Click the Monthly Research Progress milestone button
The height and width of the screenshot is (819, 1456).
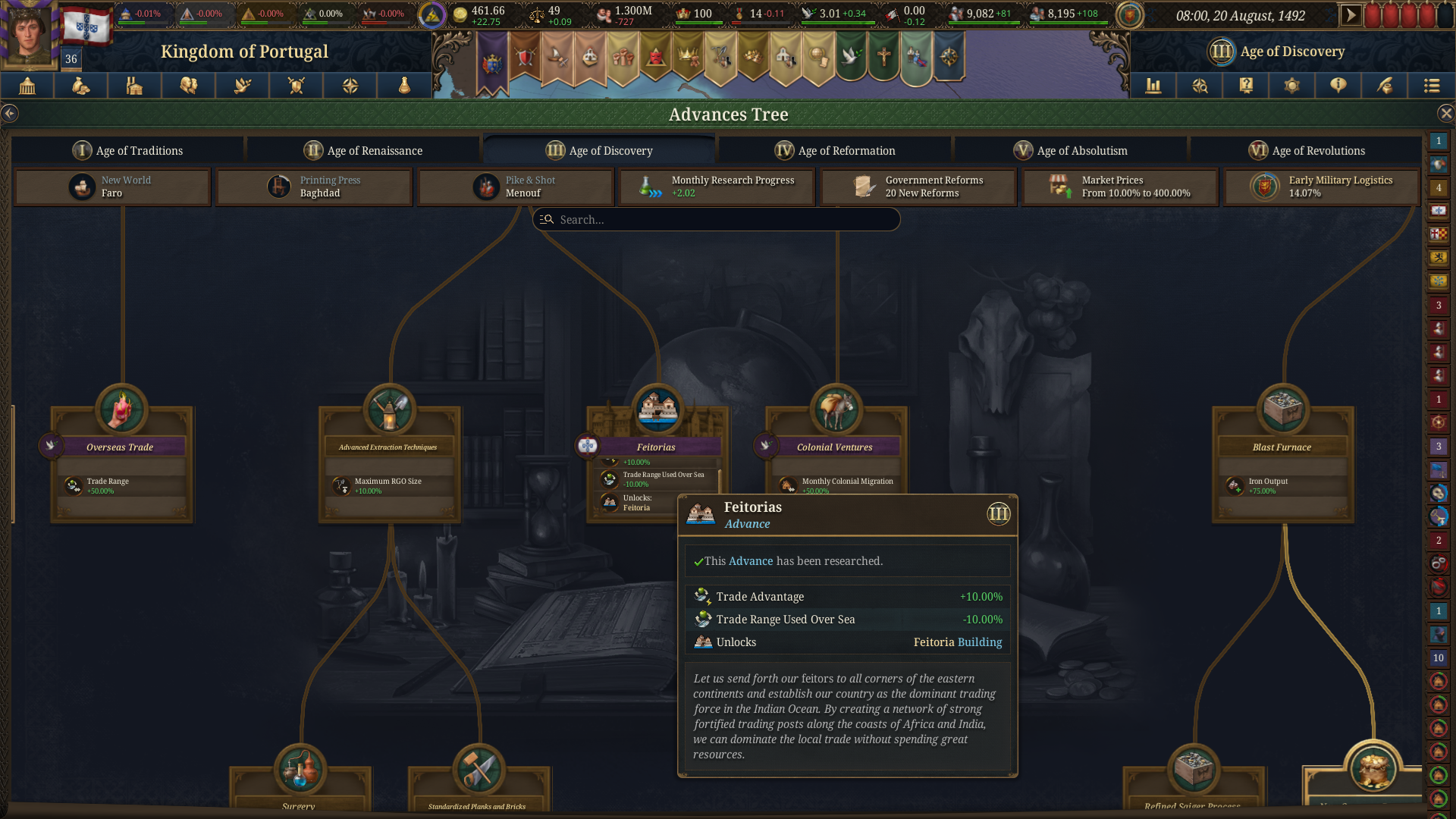tap(716, 187)
